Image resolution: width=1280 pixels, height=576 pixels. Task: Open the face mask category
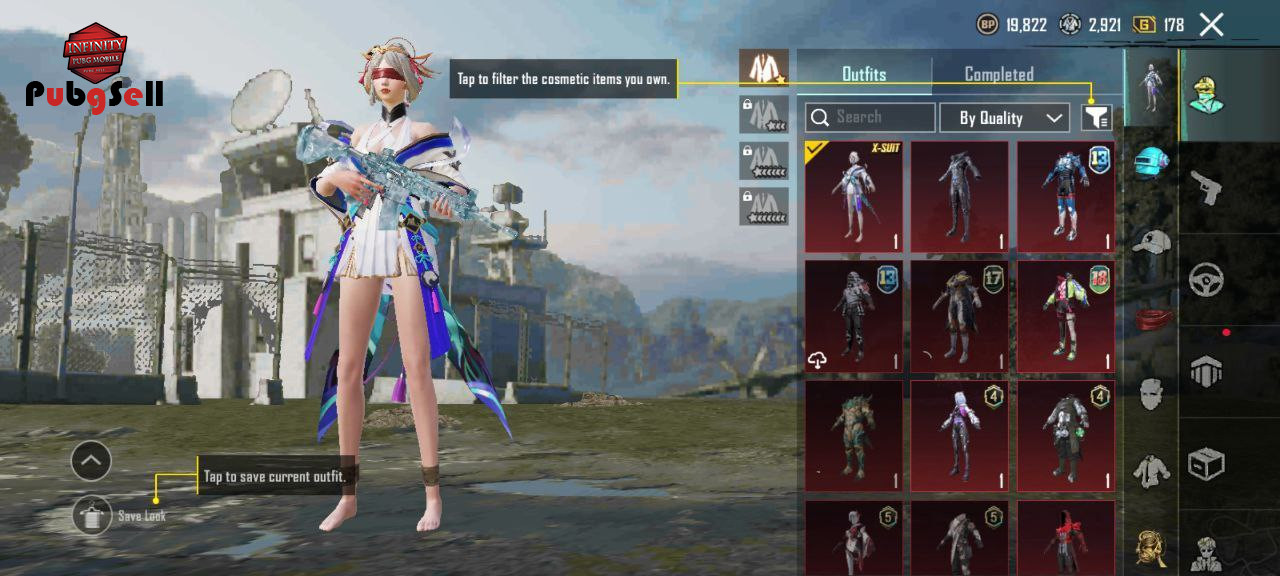[1151, 393]
